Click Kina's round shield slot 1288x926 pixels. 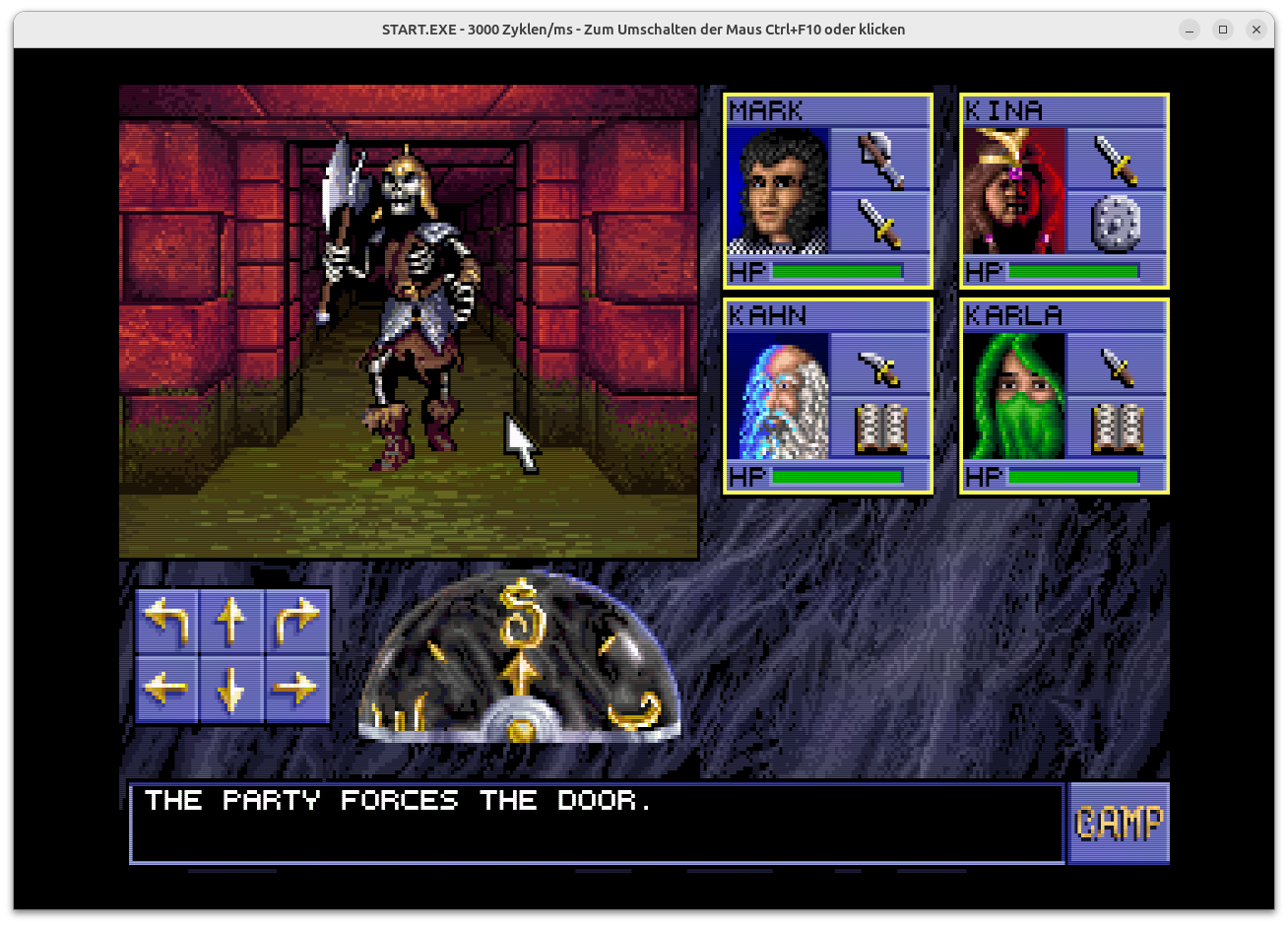pos(1117,223)
